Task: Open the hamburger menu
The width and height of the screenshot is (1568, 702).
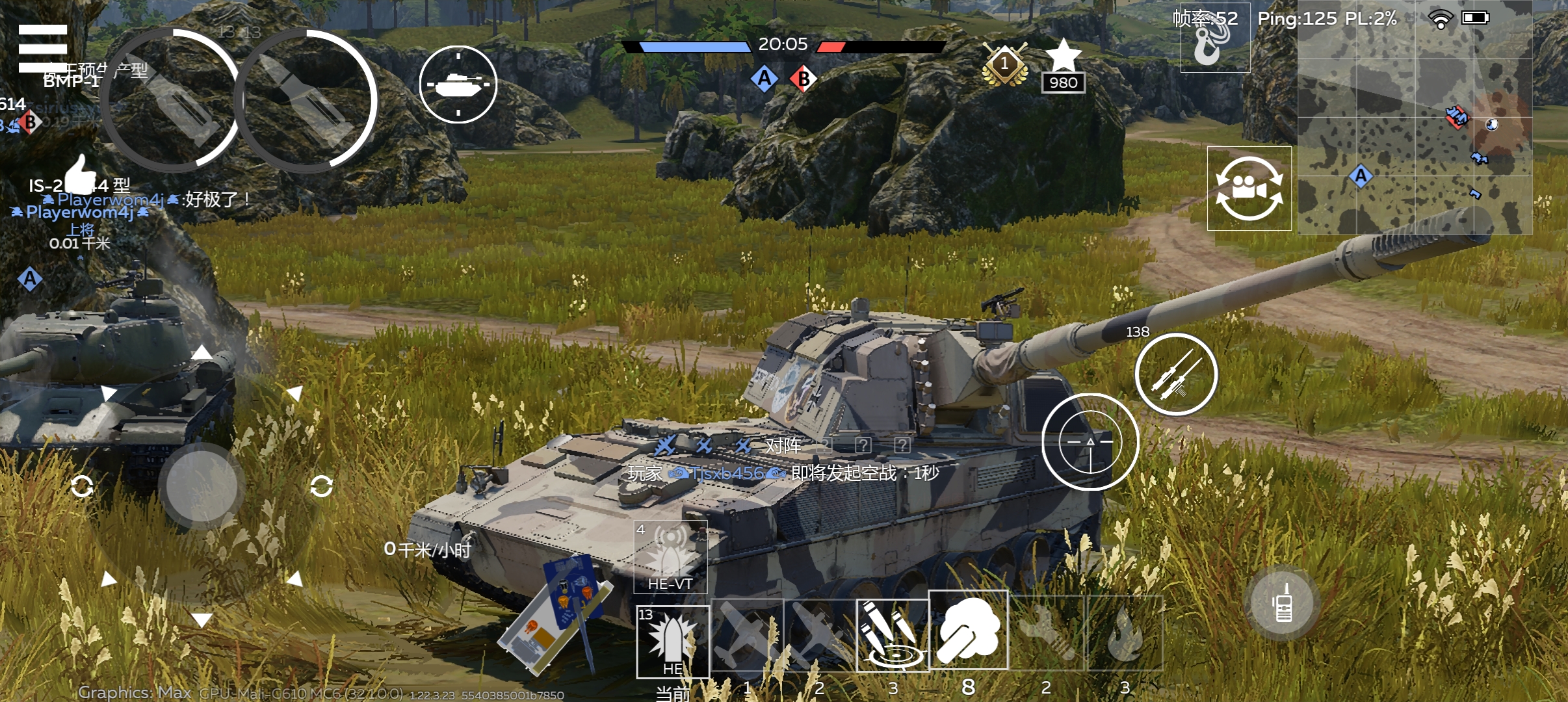Action: point(43,48)
